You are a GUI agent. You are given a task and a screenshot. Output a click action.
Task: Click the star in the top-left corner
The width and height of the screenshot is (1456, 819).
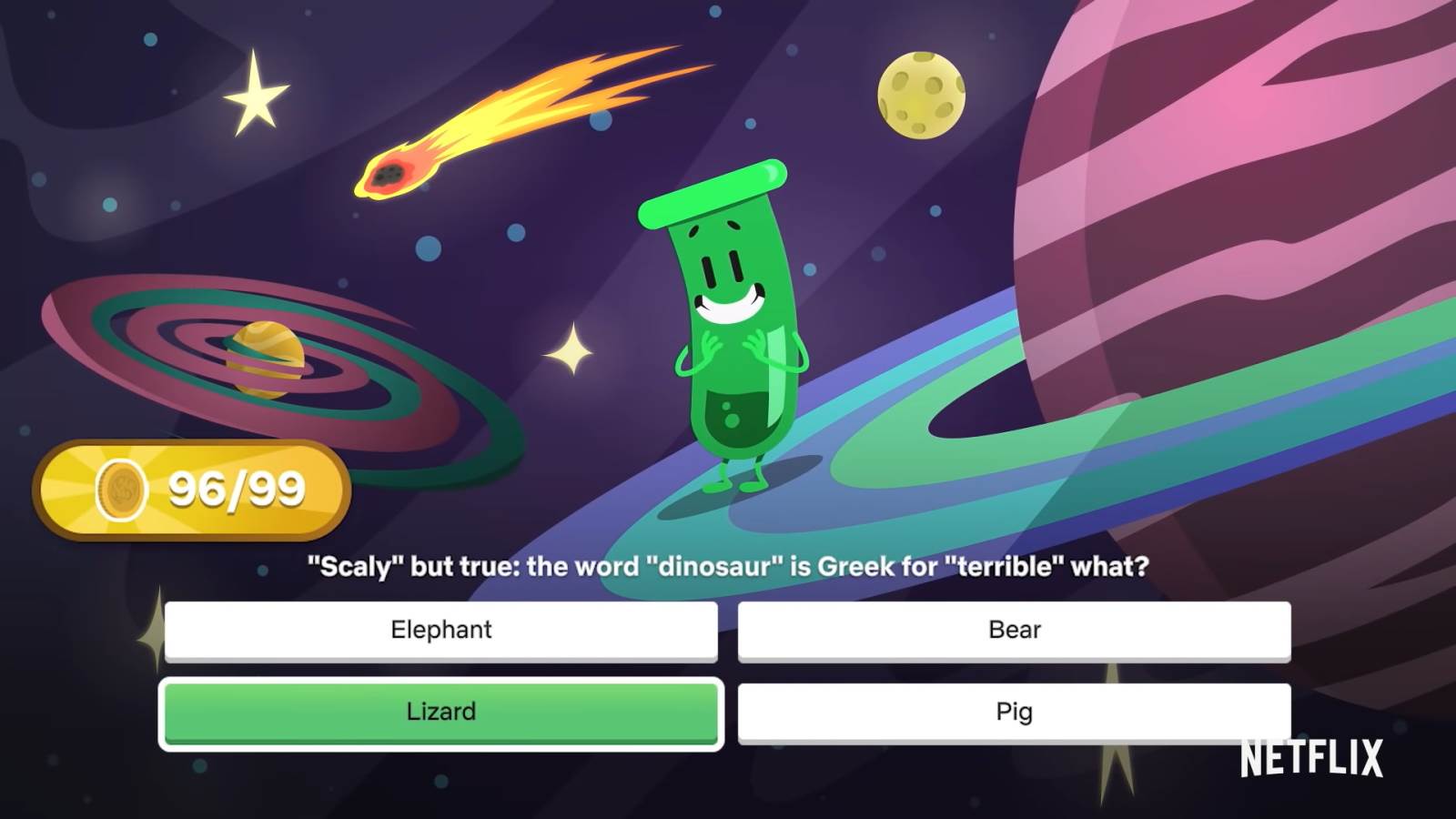[x=256, y=96]
